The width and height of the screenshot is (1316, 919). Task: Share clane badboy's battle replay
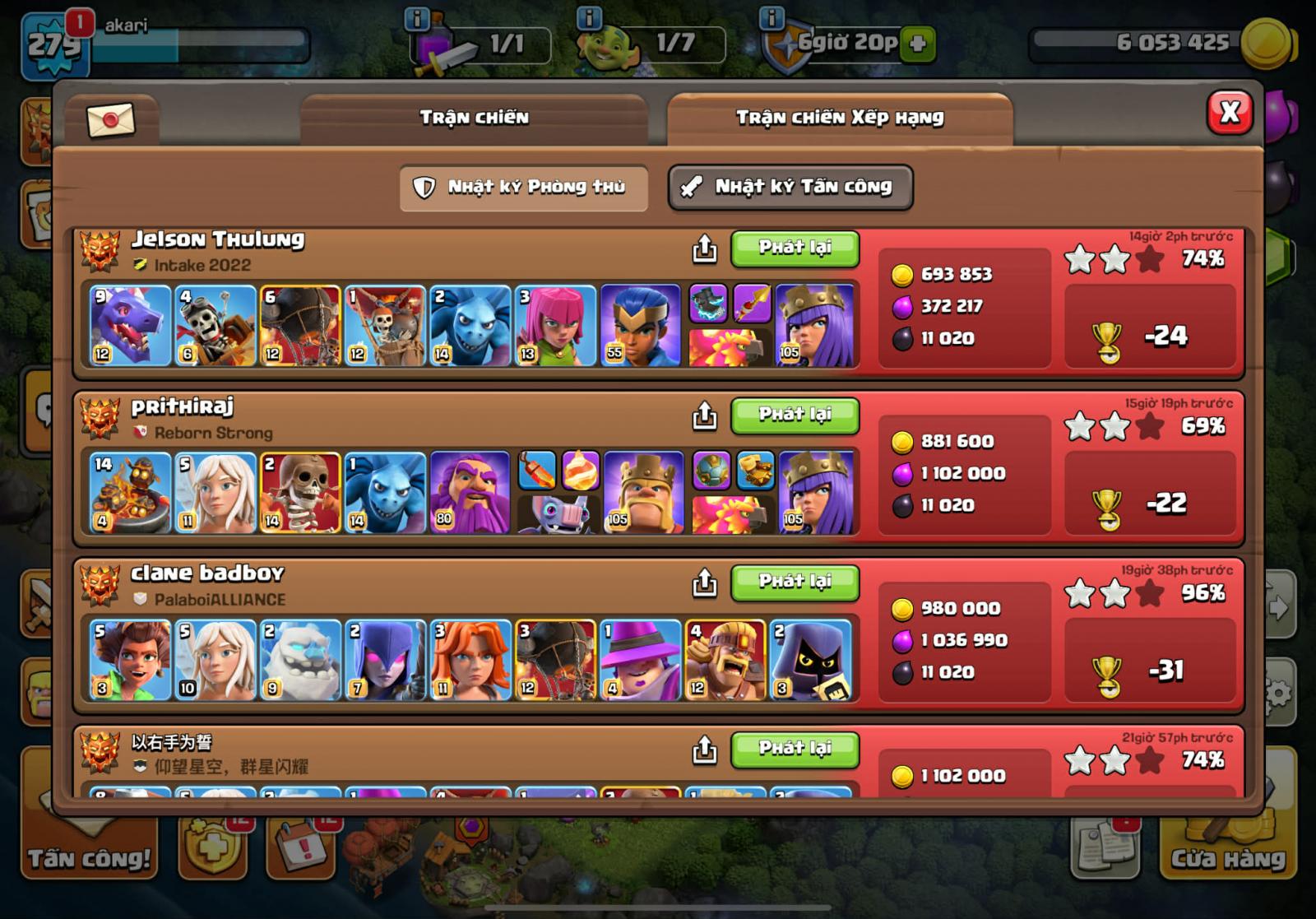pyautogui.click(x=704, y=583)
